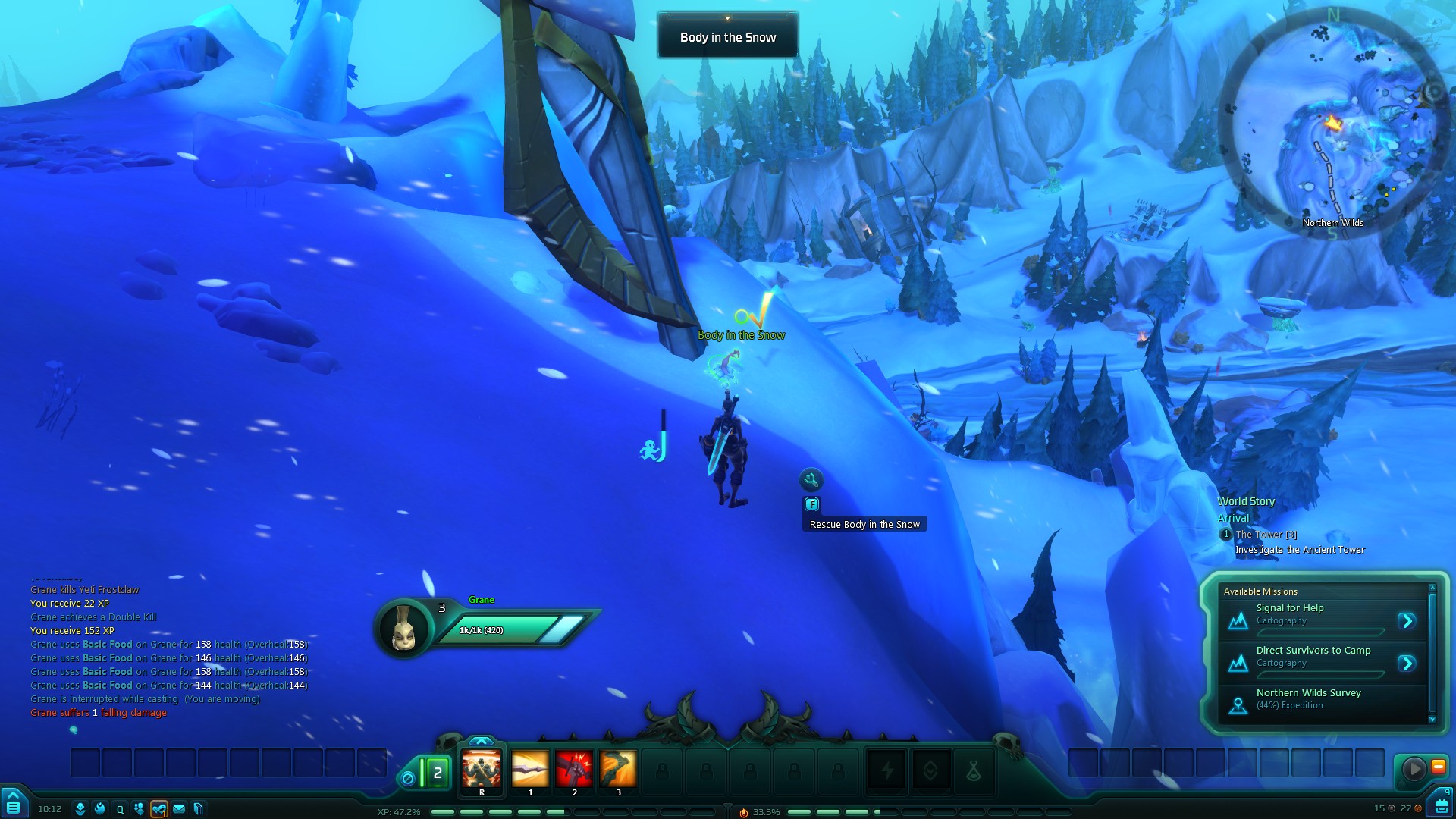Start the Direct Survivors to Camp mission
The image size is (1456, 819).
1407,664
